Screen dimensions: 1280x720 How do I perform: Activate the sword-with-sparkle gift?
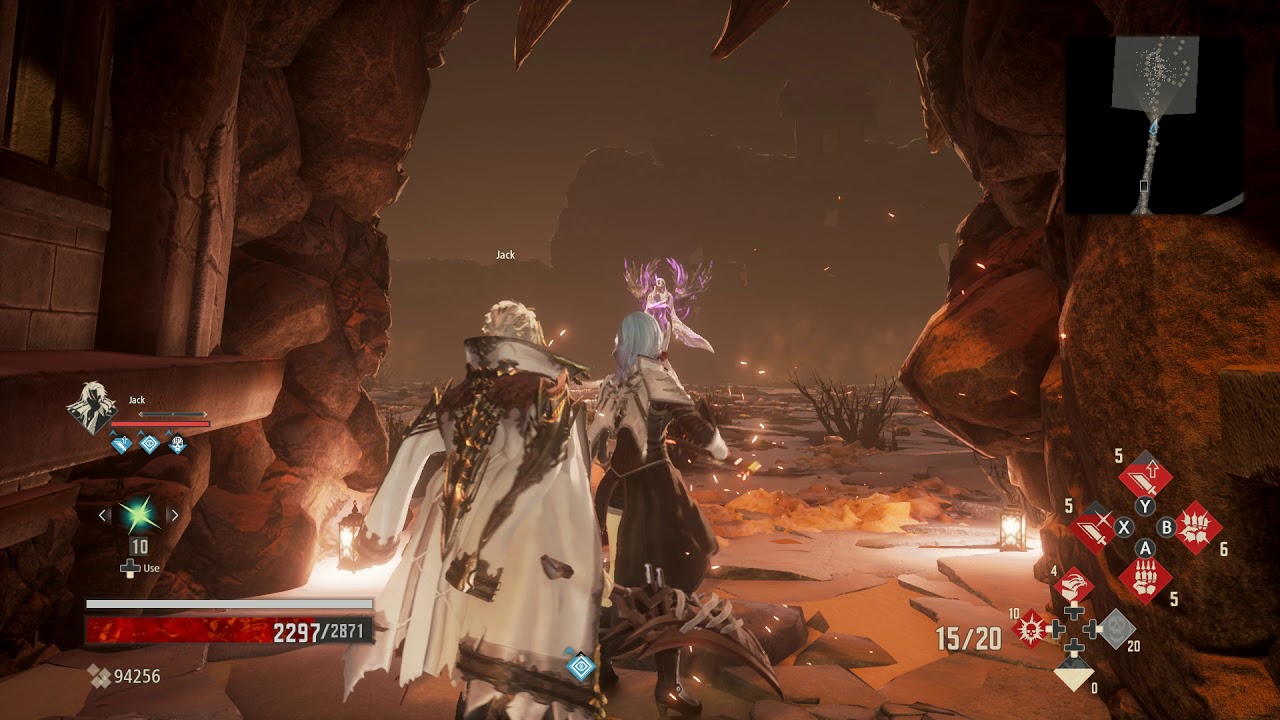[x=1093, y=527]
